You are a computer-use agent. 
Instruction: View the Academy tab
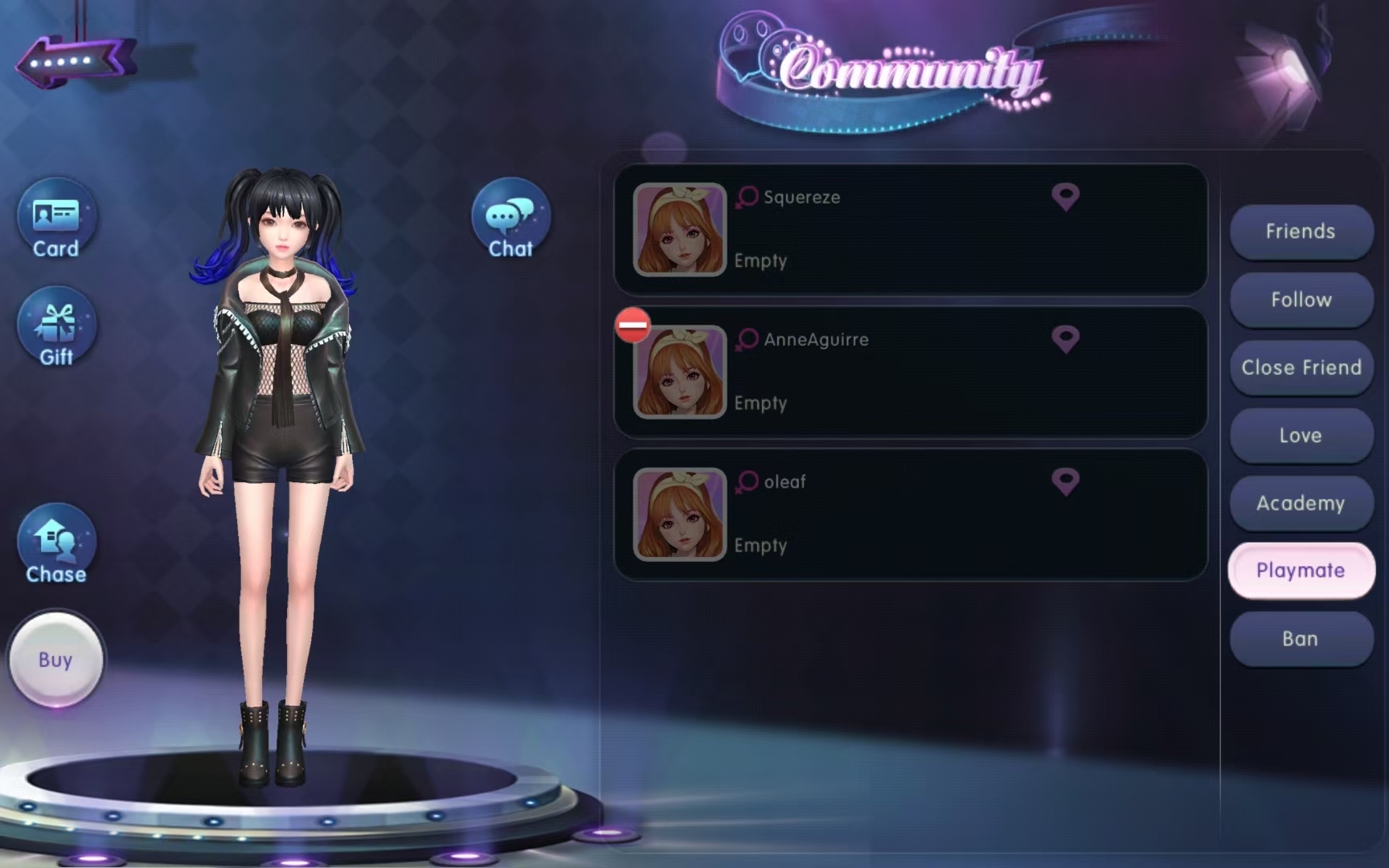click(1301, 503)
